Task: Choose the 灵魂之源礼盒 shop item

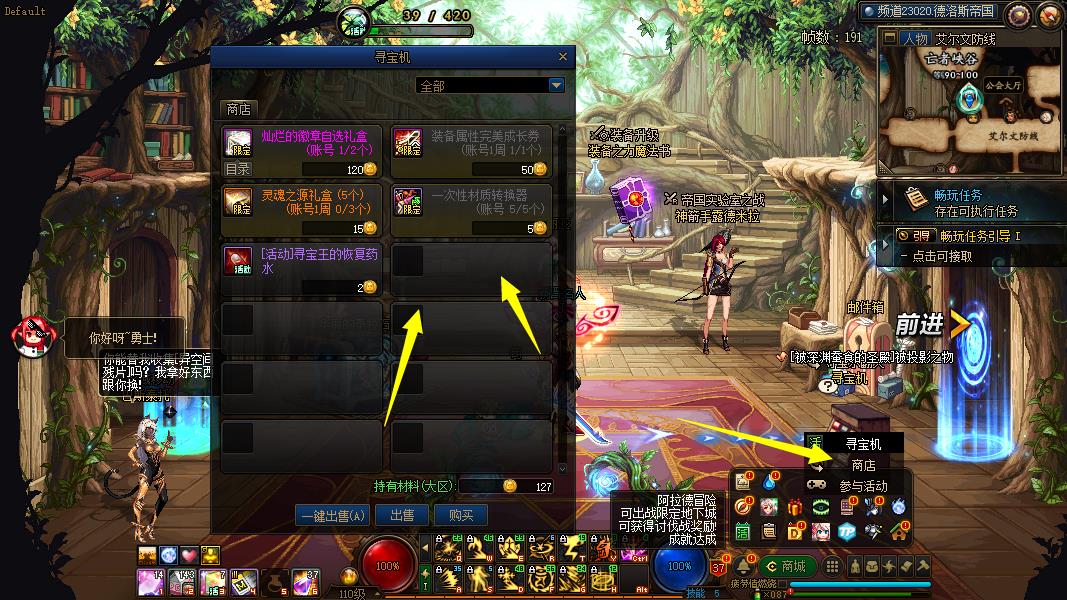Action: pos(301,208)
